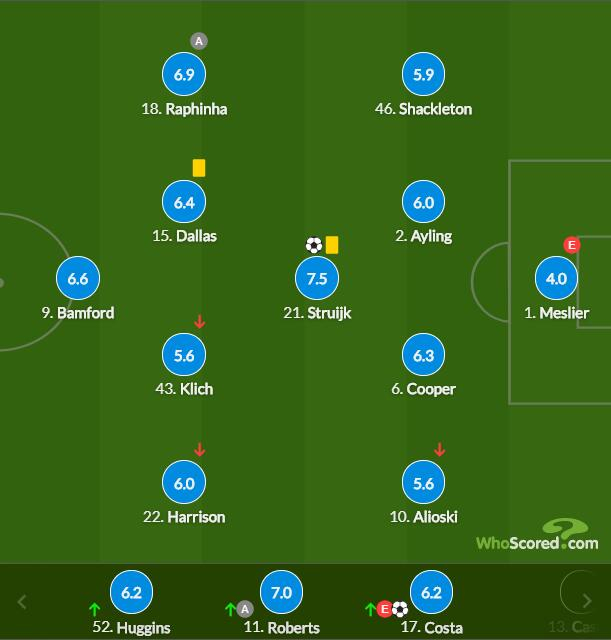Show Bamford's player details

tap(78, 279)
